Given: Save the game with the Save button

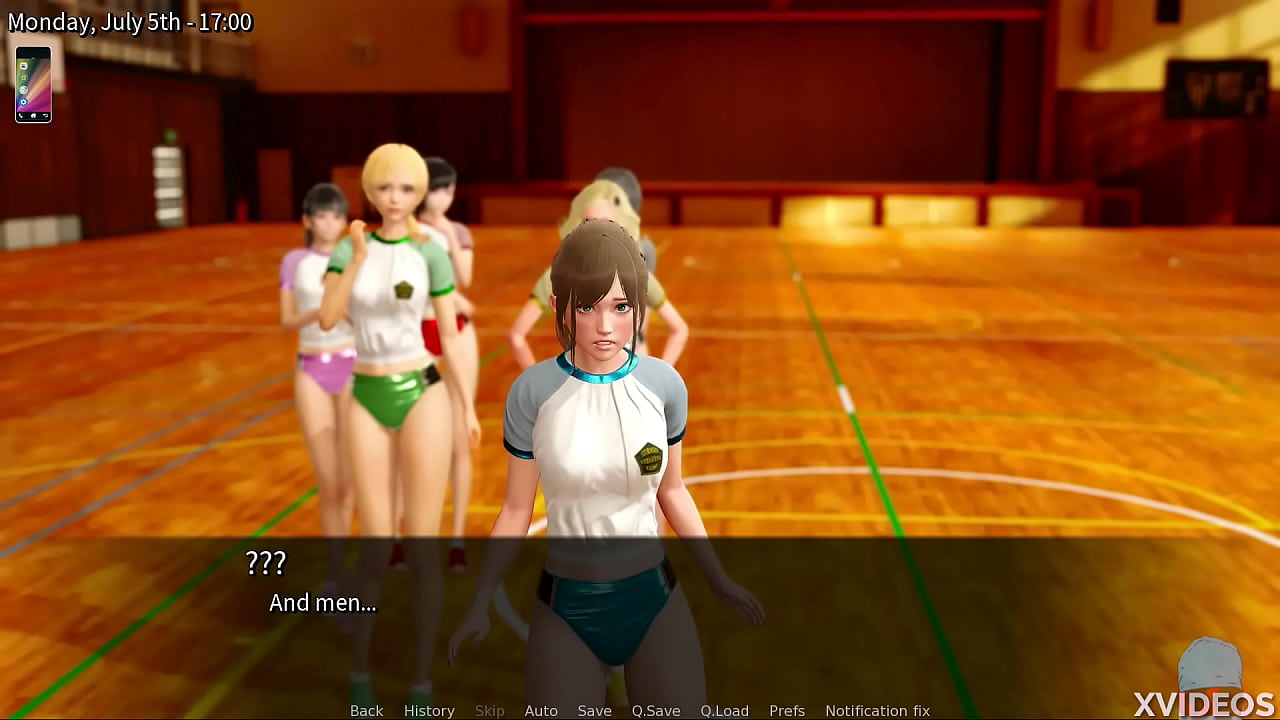Looking at the screenshot, I should pyautogui.click(x=595, y=710).
